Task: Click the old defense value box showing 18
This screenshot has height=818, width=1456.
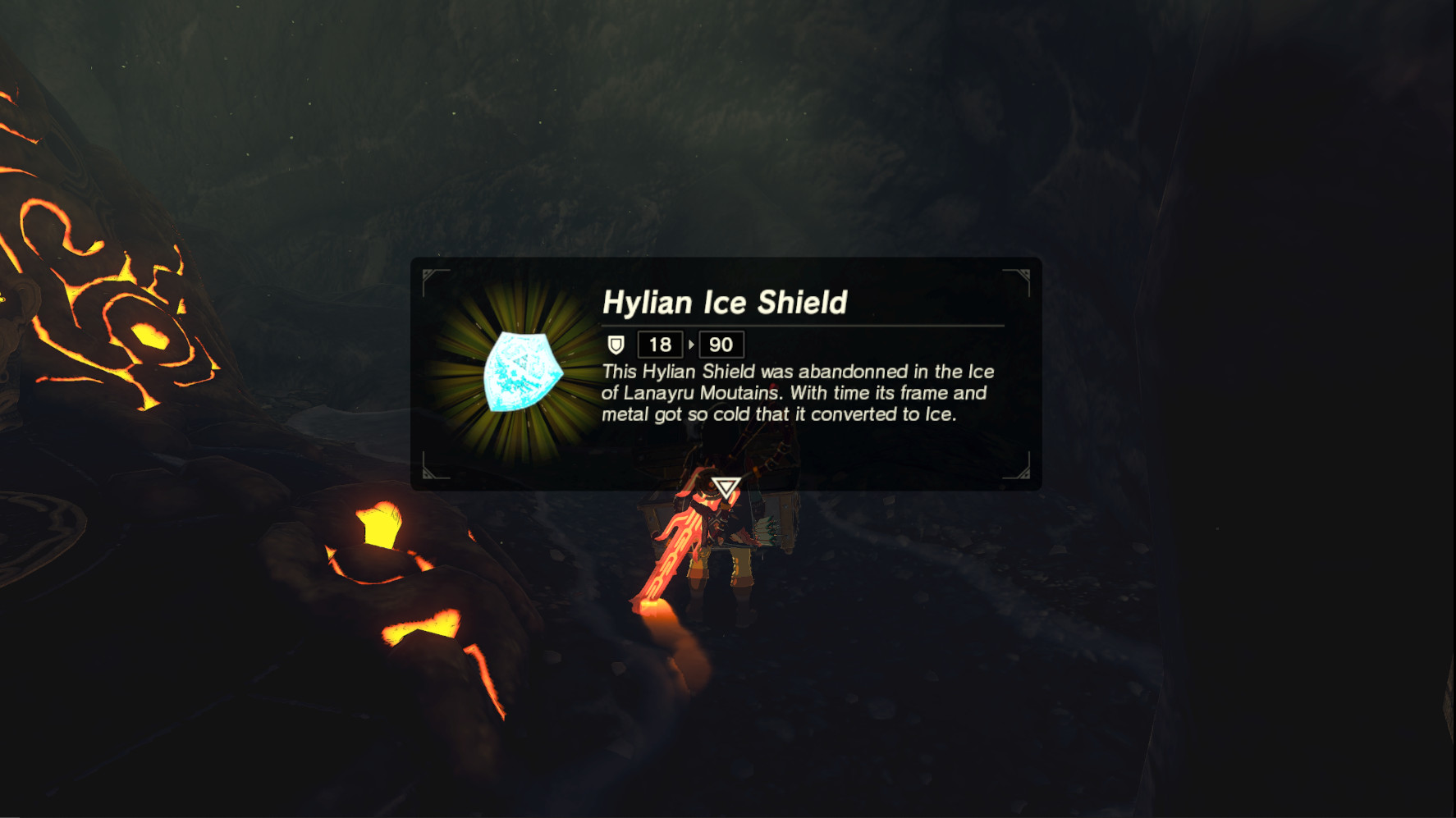Action: point(659,345)
